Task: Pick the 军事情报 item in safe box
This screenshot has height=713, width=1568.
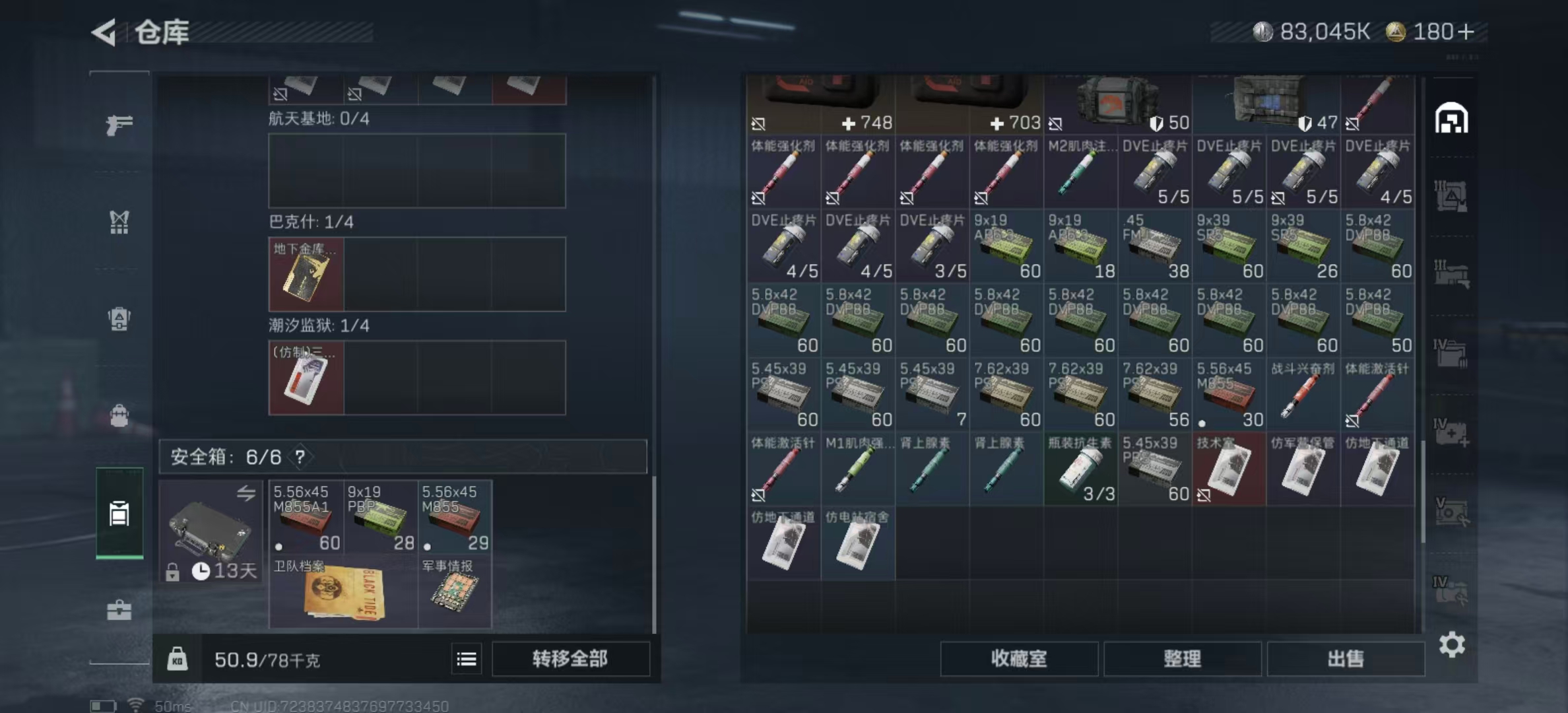Action: [455, 592]
